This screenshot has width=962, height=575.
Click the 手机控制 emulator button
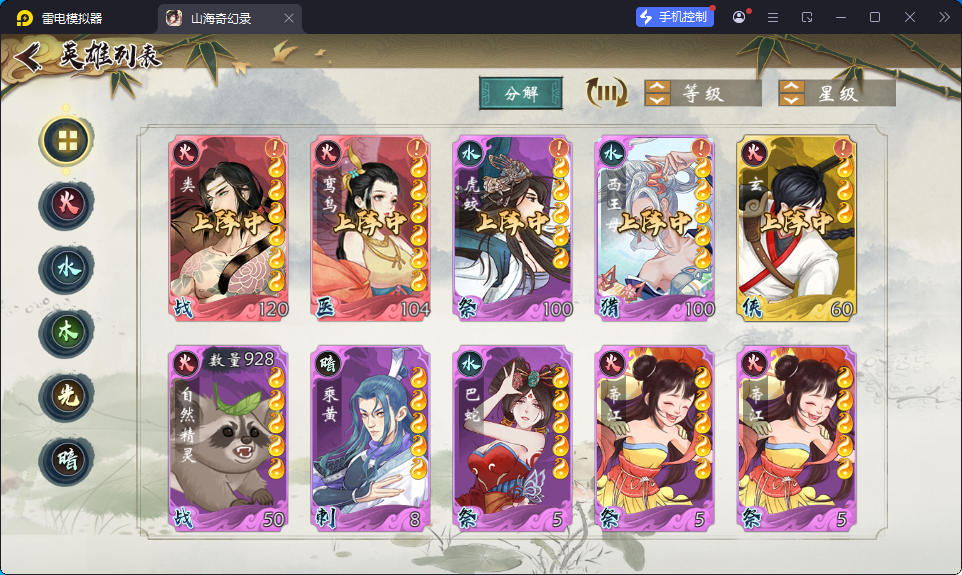point(675,17)
